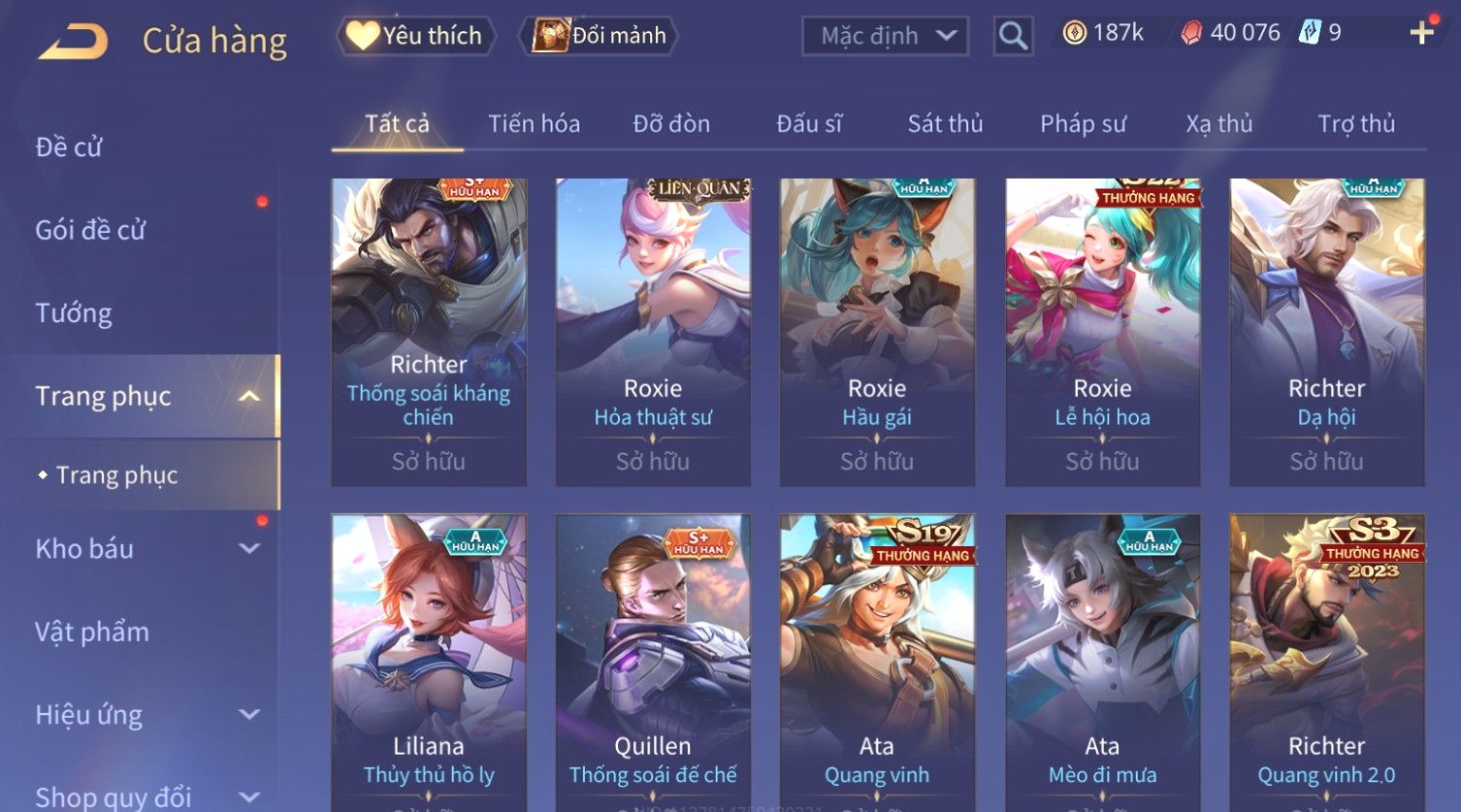
Task: Go to the Vật phẩm items menu
Action: (92, 633)
